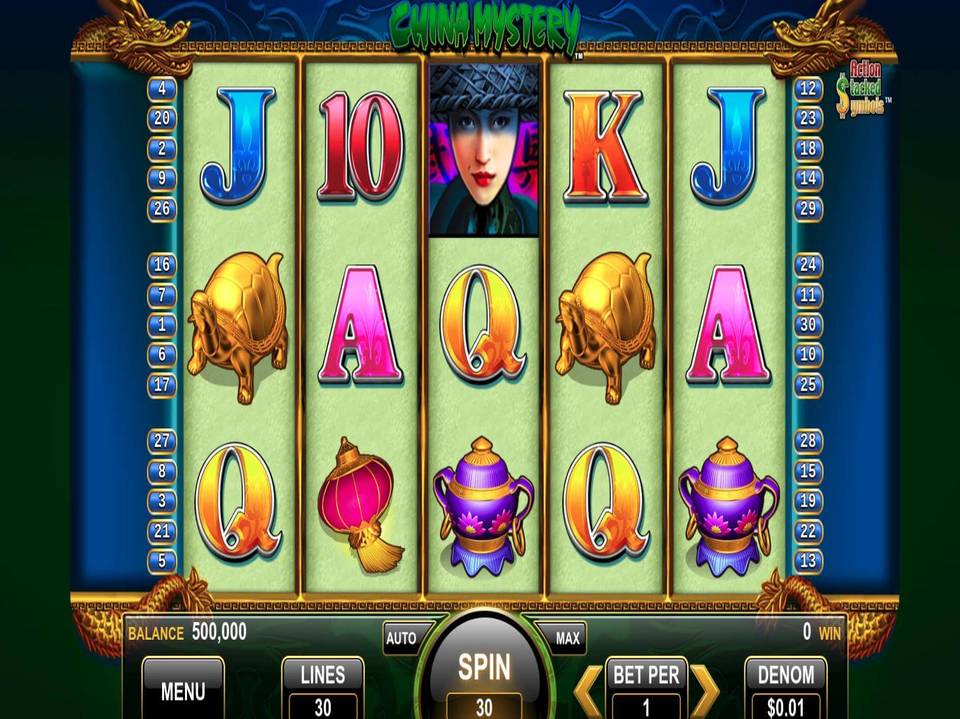
Task: Highlight payline 12 marker
Action: click(807, 89)
